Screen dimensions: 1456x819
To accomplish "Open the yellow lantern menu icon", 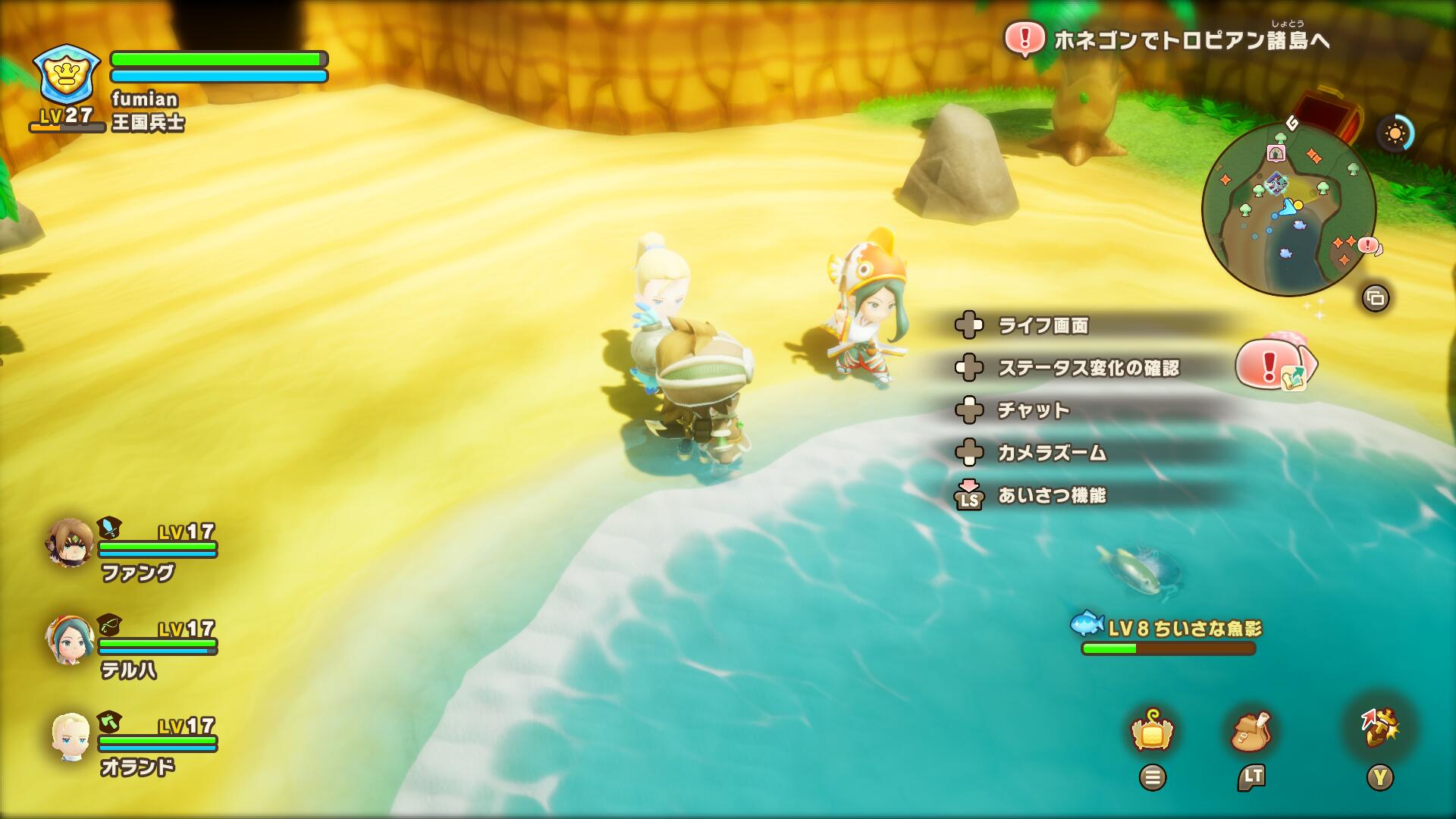I will [1152, 732].
